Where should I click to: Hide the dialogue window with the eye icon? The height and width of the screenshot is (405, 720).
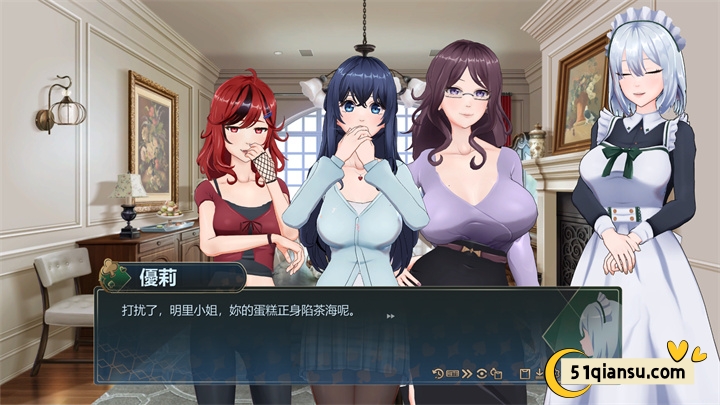(x=482, y=374)
